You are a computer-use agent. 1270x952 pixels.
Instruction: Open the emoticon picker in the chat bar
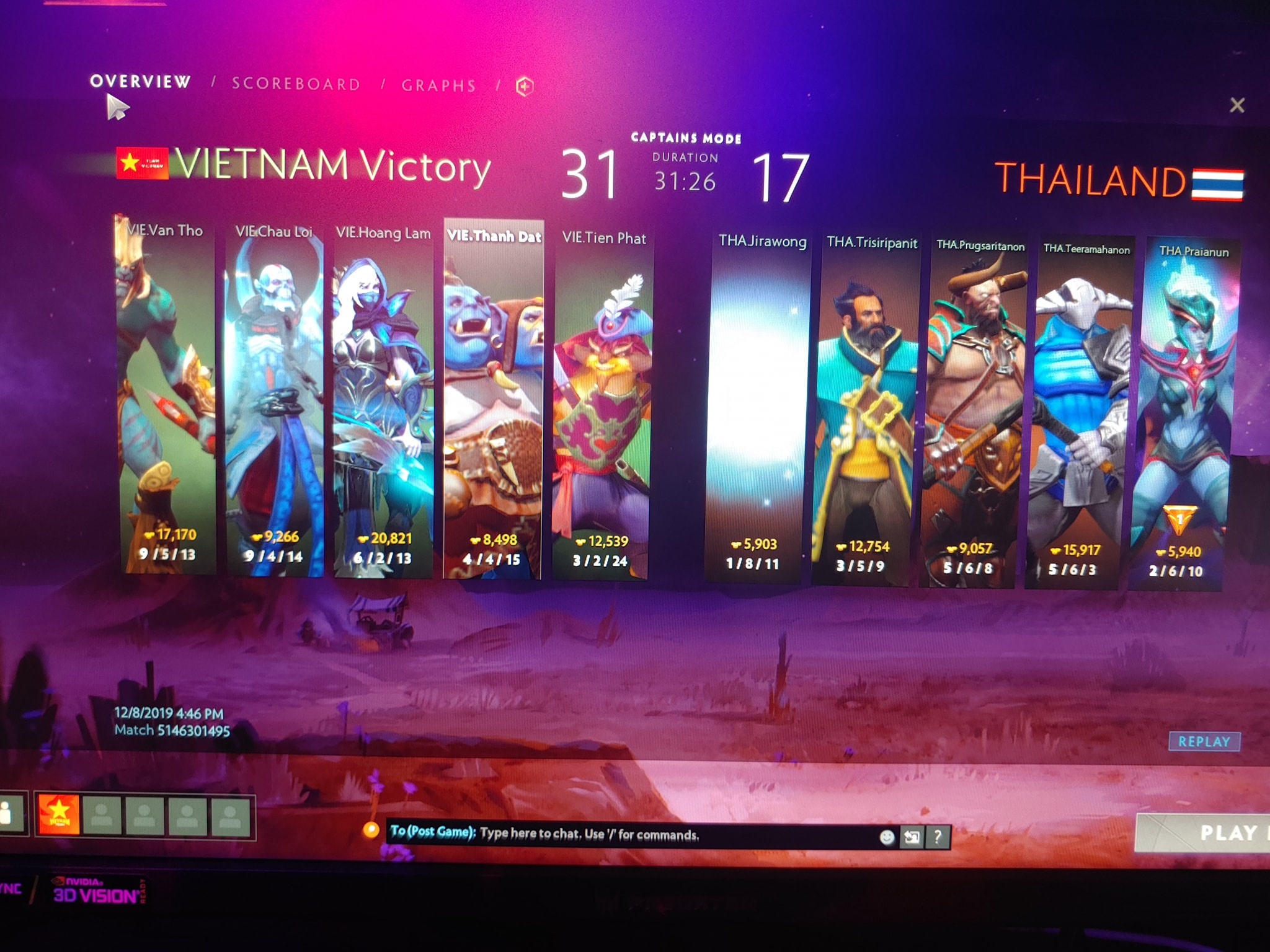coord(887,837)
